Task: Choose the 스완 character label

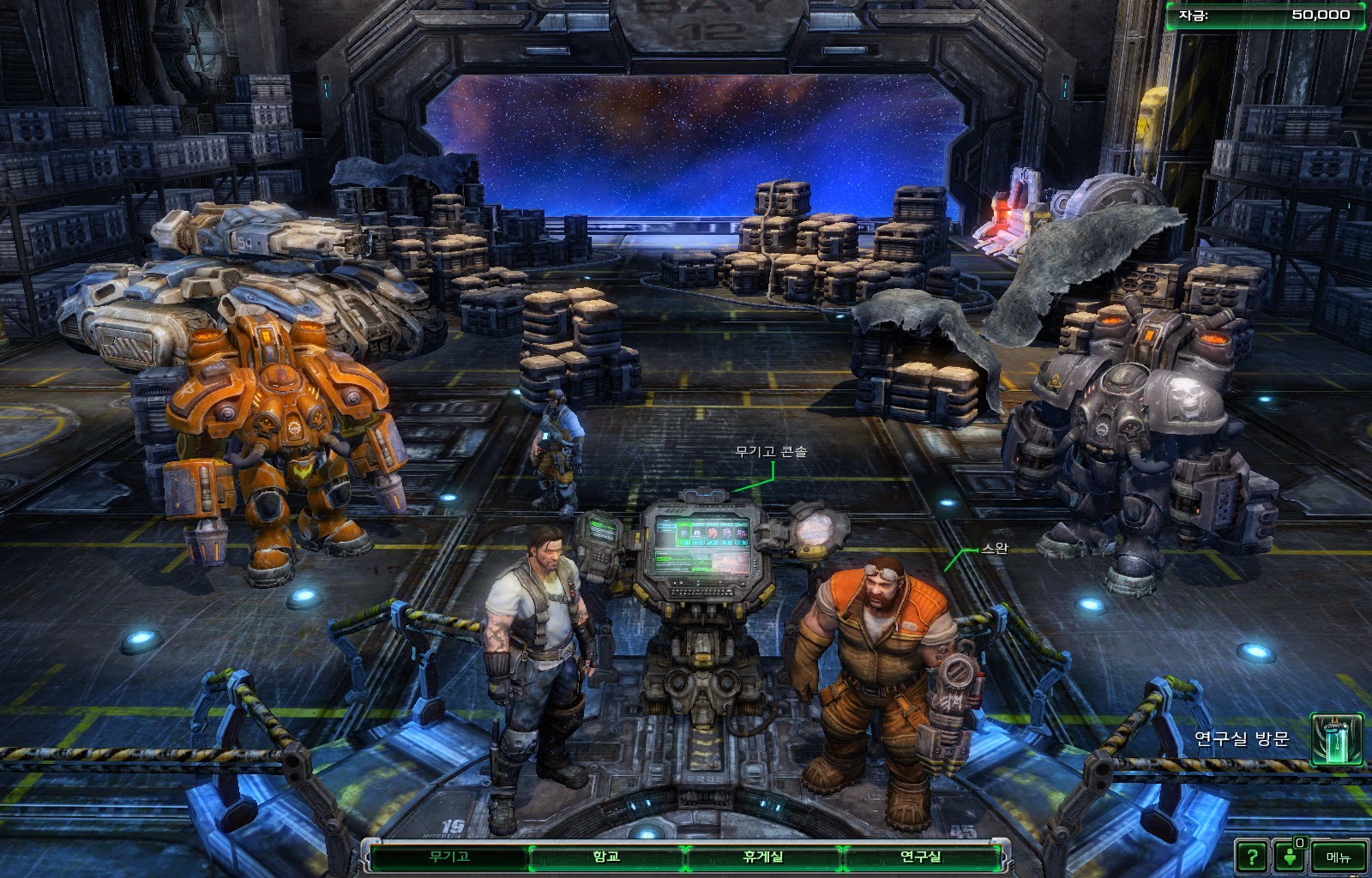Action: [995, 549]
